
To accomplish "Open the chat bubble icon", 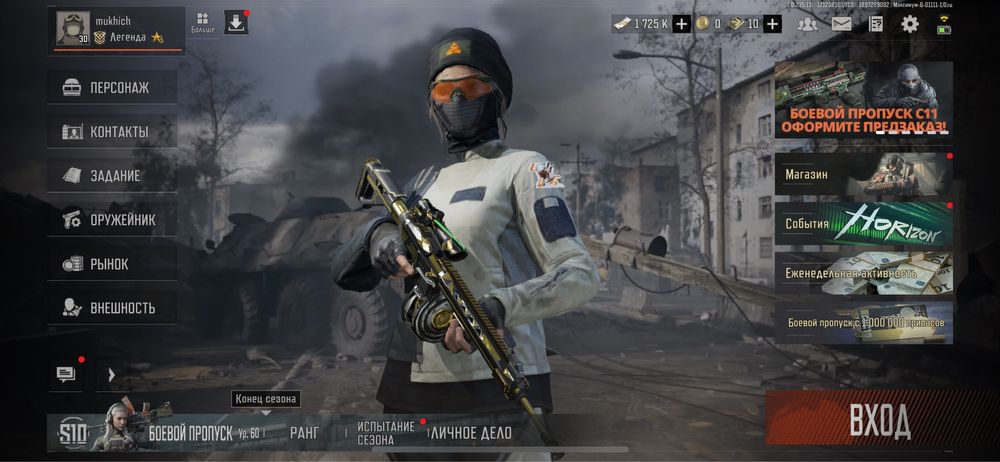I will [x=66, y=374].
